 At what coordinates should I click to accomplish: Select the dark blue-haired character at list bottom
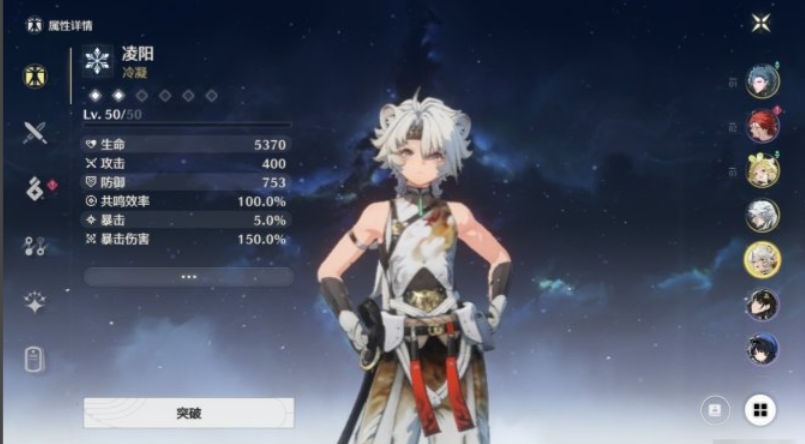pos(762,349)
